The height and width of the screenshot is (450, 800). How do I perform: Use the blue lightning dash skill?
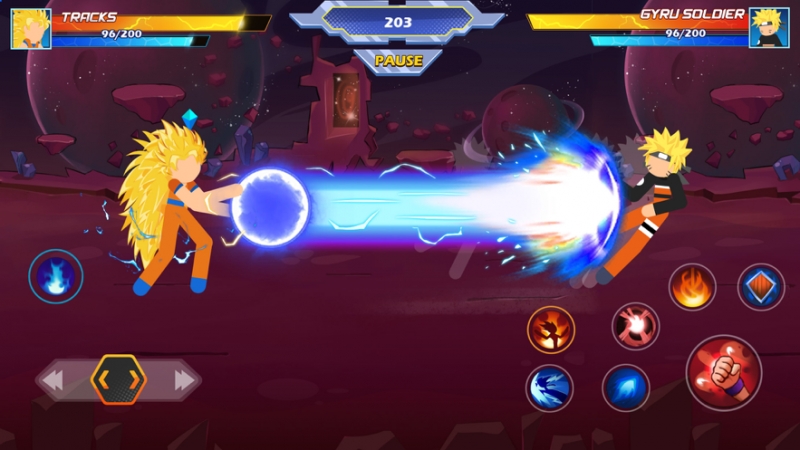coord(549,388)
